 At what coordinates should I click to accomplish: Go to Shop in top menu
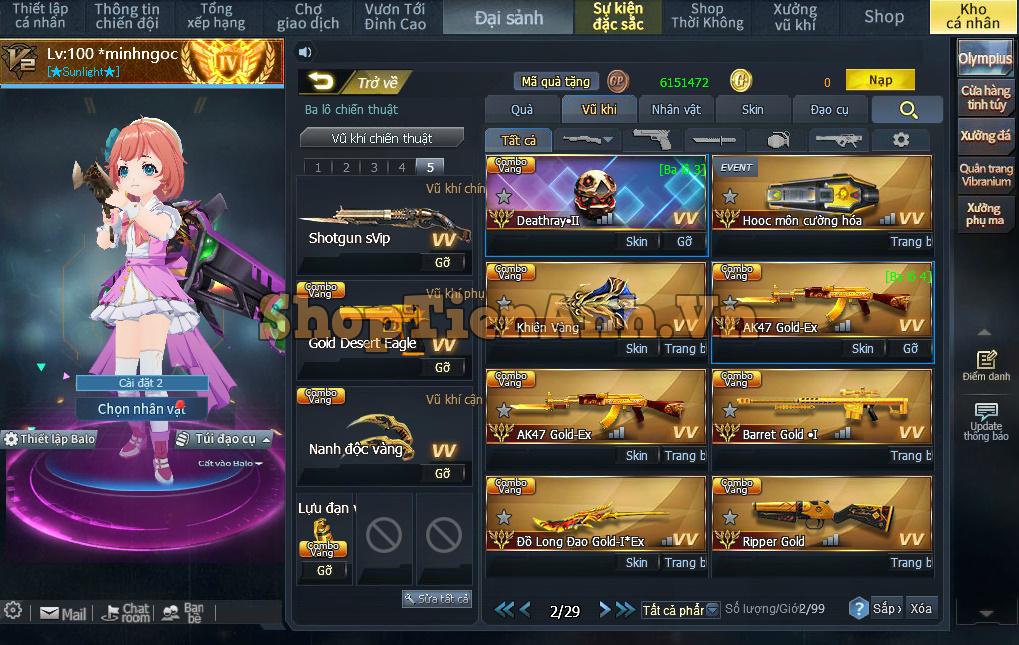coord(883,17)
